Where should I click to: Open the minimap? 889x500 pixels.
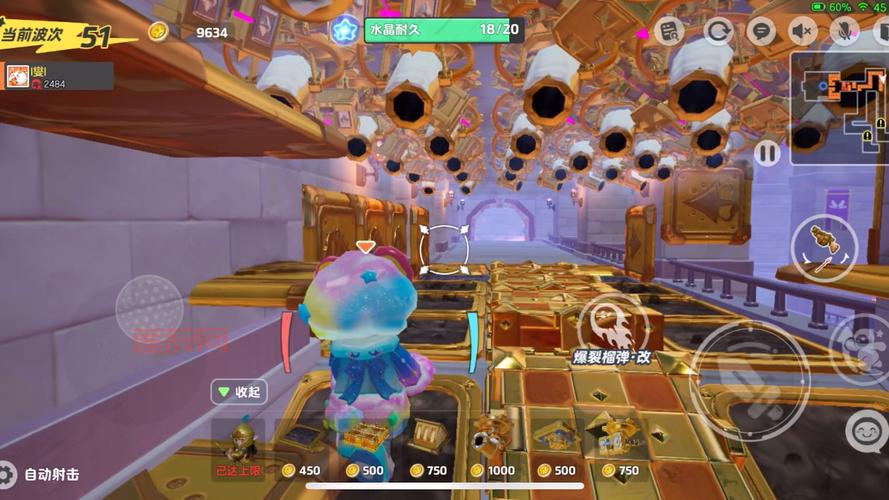point(838,107)
